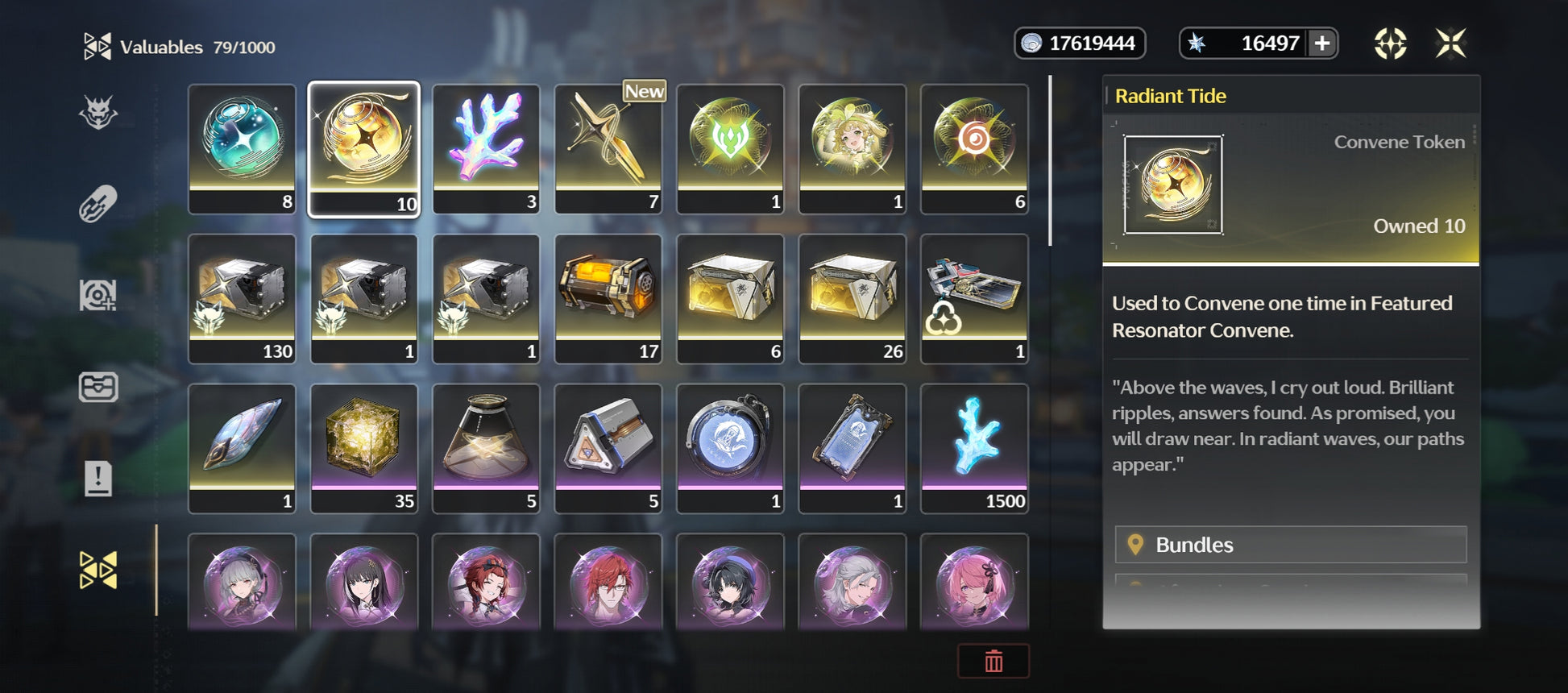Open the trash can delete button
This screenshot has width=1568, height=693.
click(x=993, y=661)
